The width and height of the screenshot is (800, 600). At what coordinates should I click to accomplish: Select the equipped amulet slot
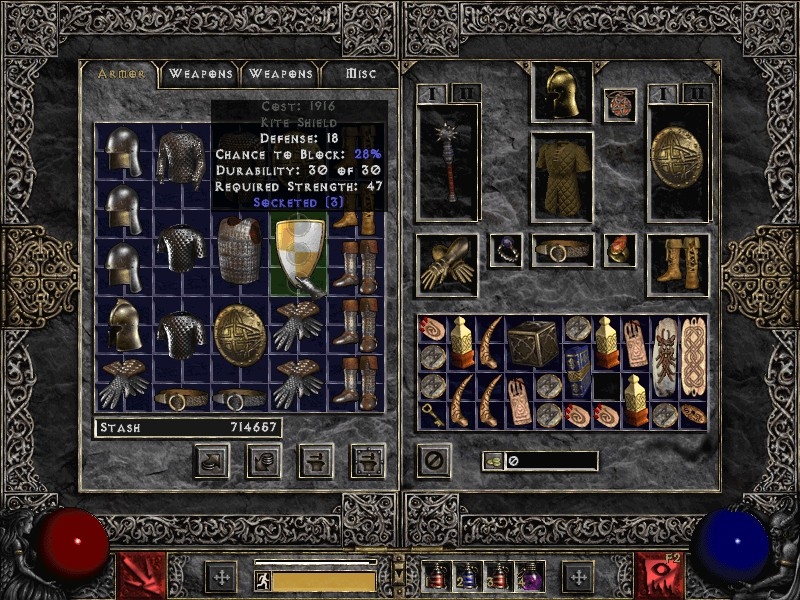[x=620, y=105]
